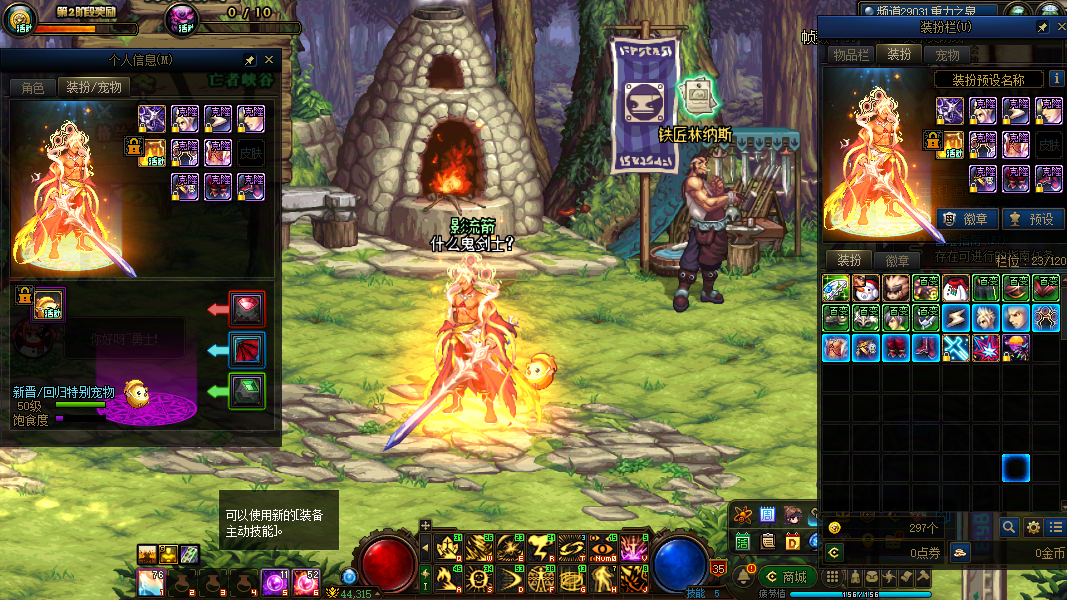Switch to the 宠物 tab in inventory

tap(947, 55)
